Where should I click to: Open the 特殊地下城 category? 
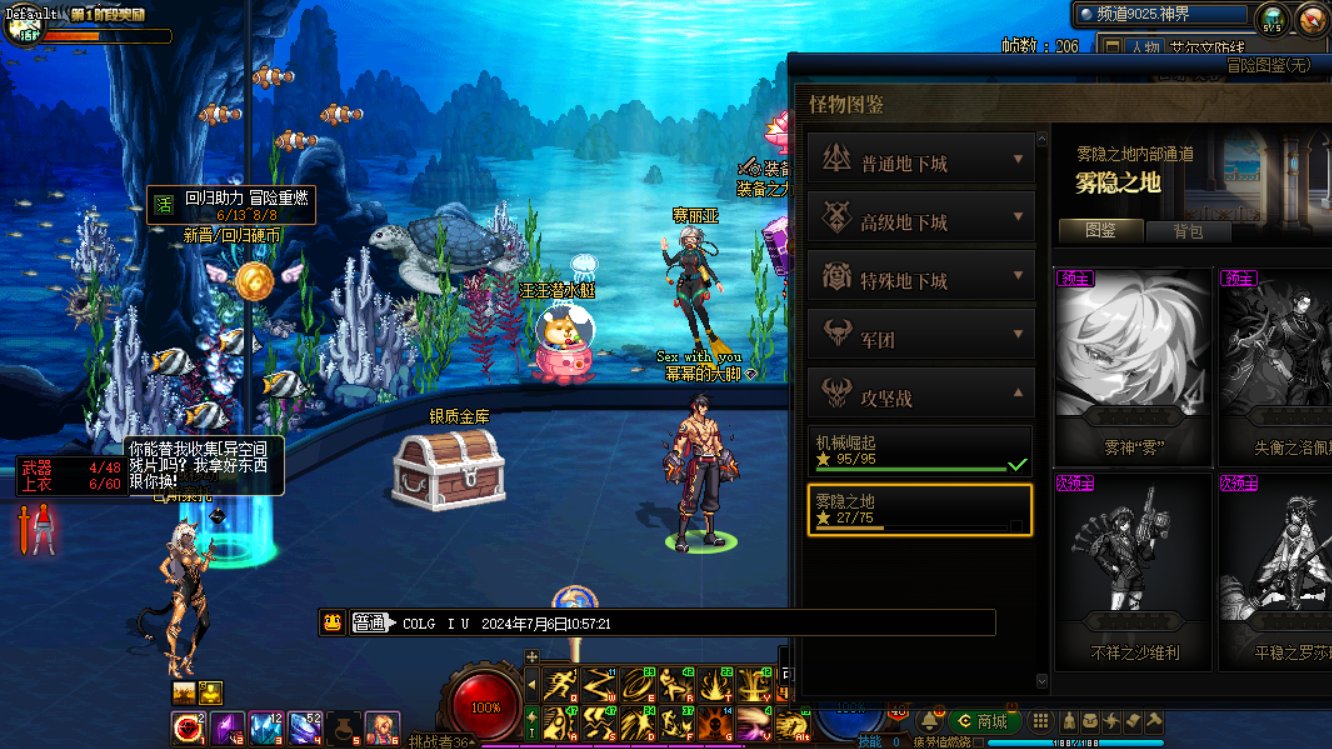pyautogui.click(x=920, y=276)
